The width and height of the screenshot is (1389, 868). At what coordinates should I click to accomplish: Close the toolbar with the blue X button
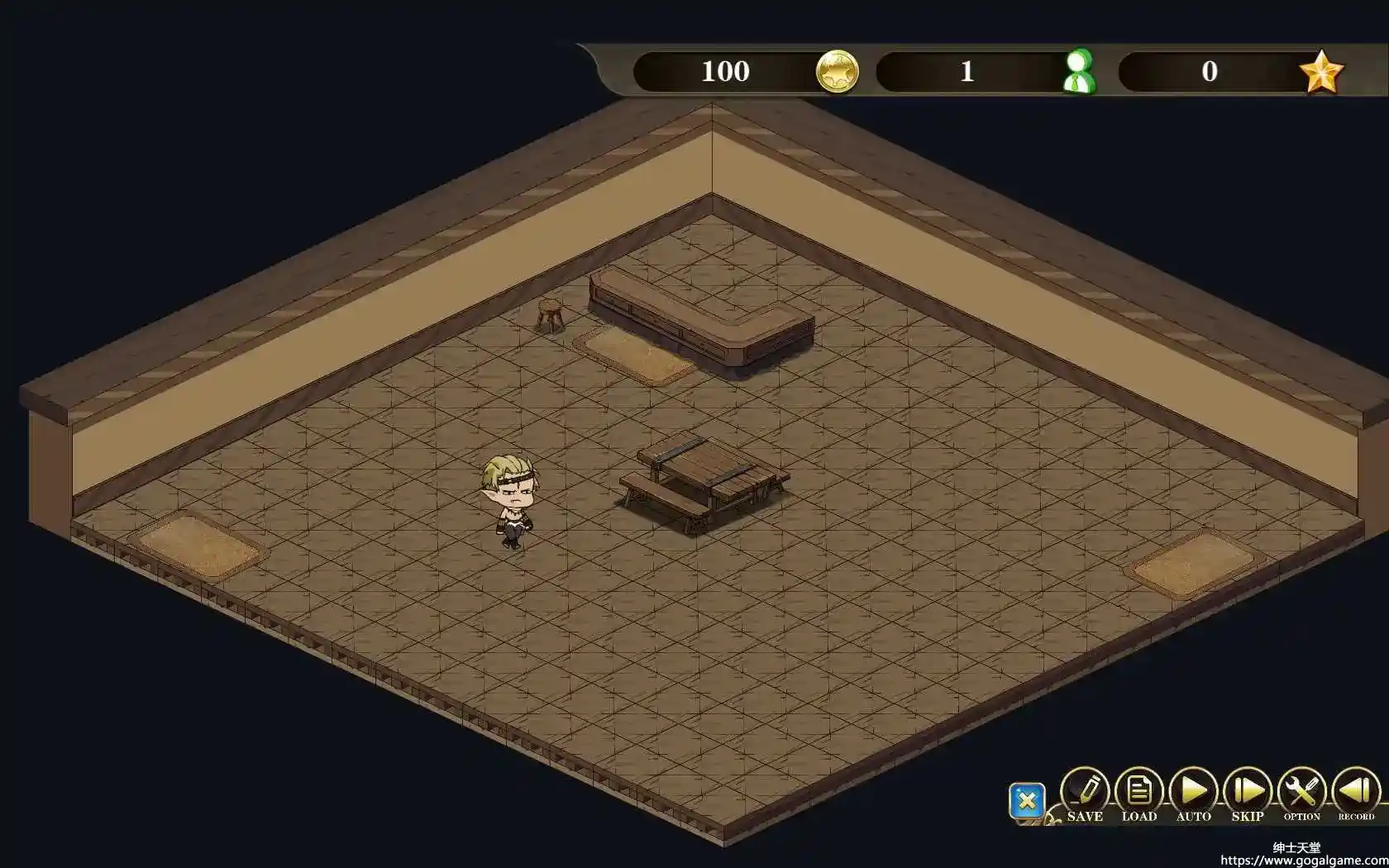pyautogui.click(x=1028, y=800)
